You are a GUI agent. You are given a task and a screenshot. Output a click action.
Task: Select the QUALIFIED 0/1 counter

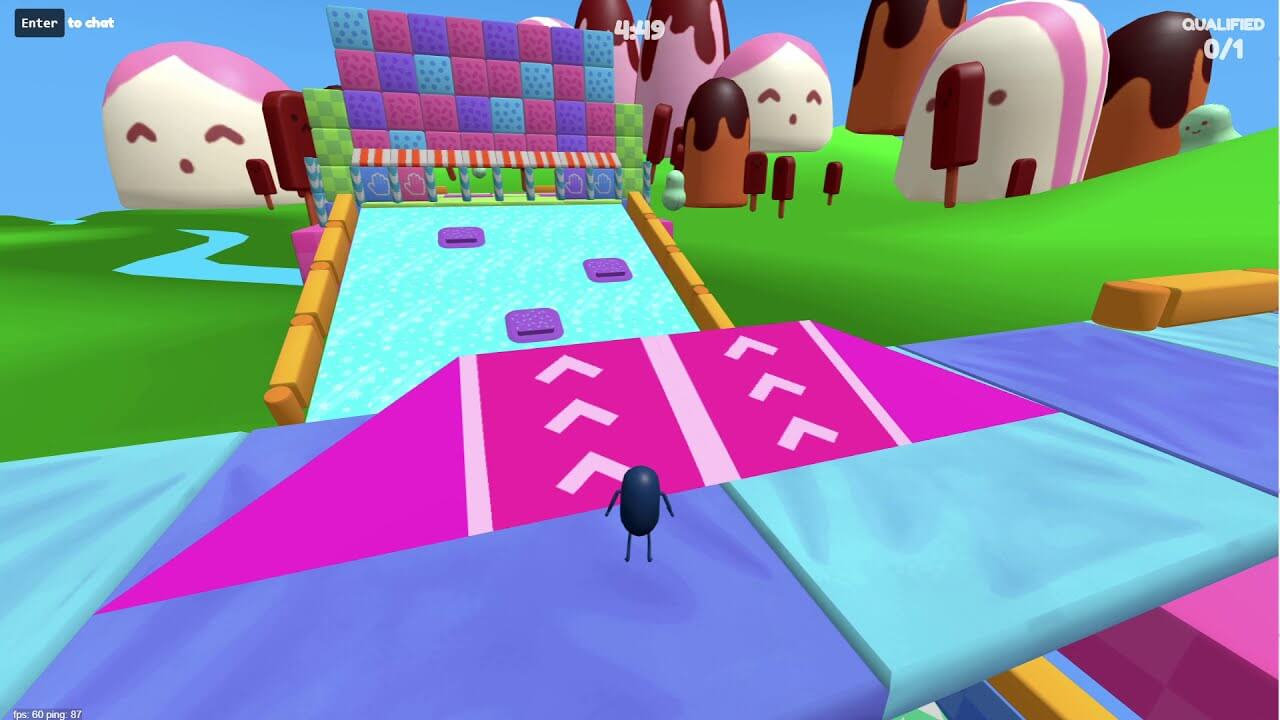click(x=1218, y=33)
